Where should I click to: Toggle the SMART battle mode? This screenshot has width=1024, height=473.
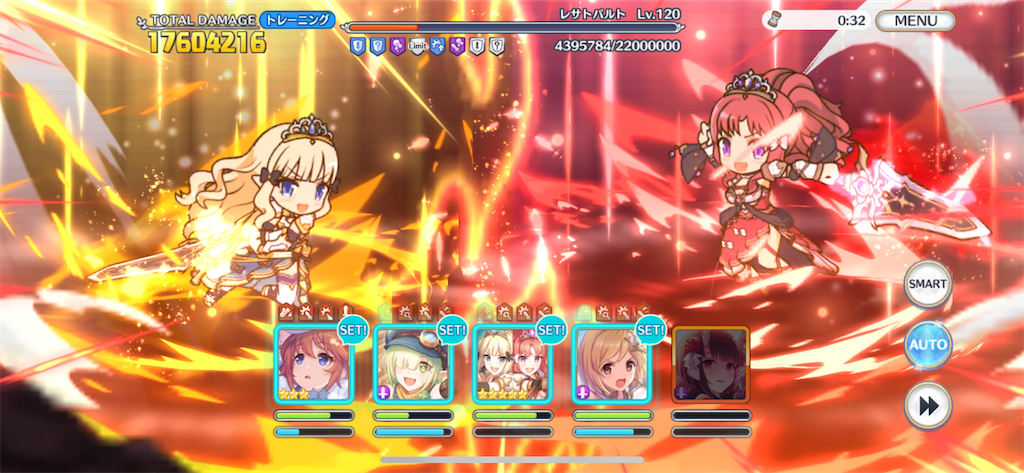coord(927,285)
